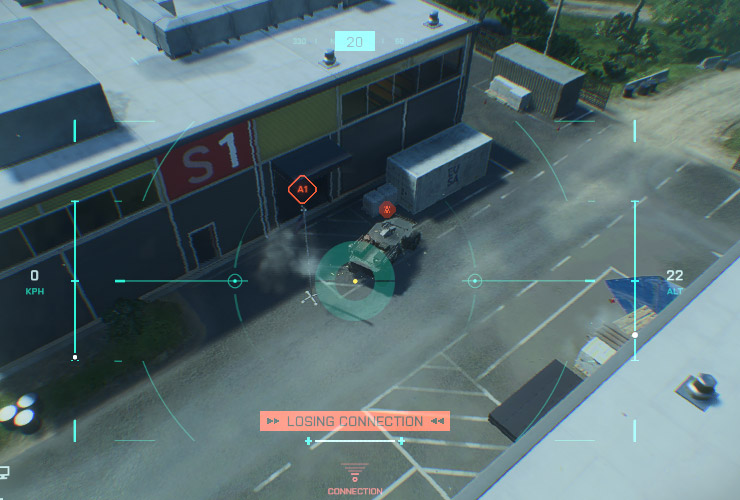This screenshot has width=740, height=500.
Task: Click the red enemy vehicle marker
Action: coord(387,209)
